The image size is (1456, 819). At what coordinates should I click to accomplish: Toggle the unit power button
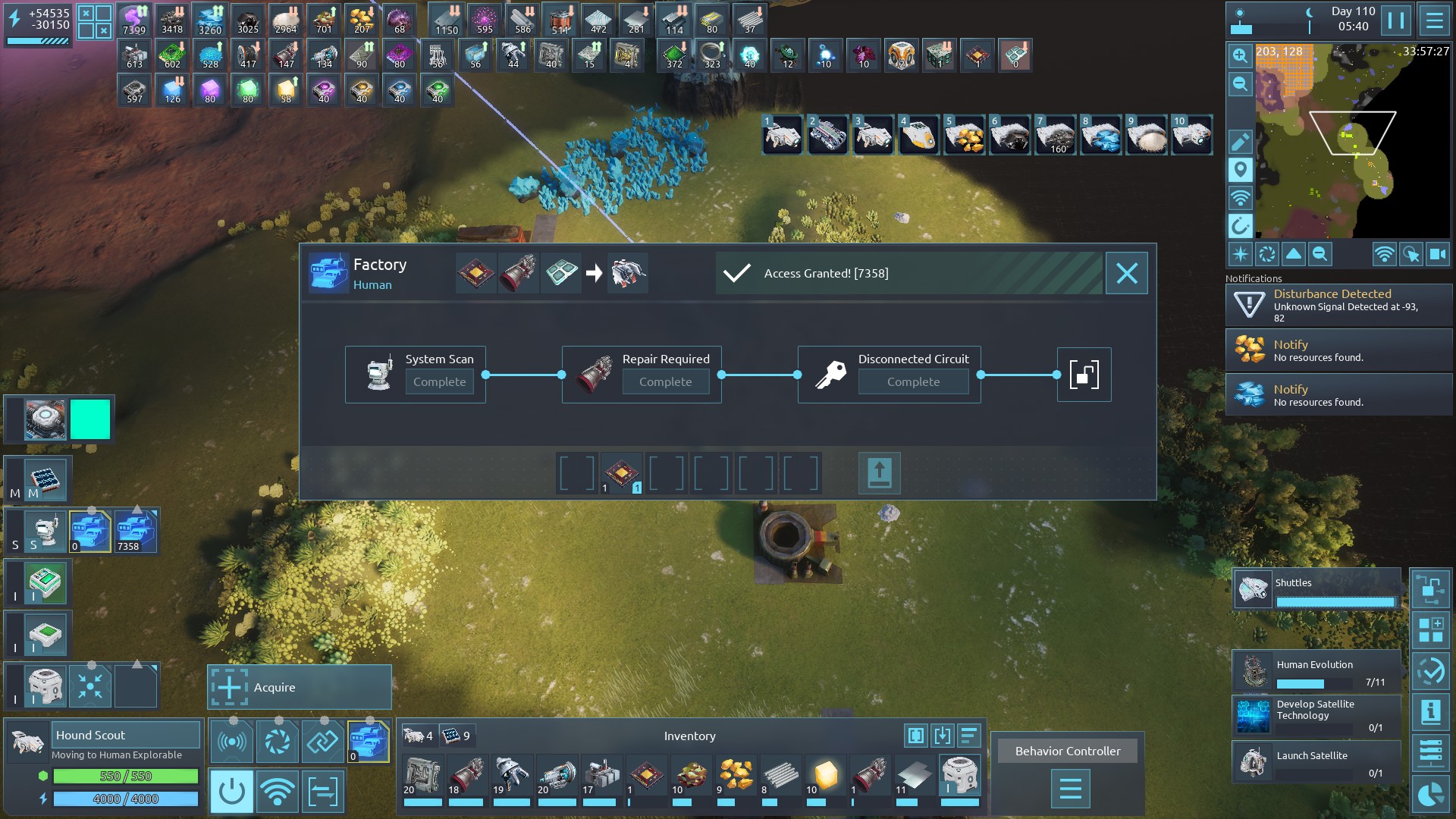(231, 792)
